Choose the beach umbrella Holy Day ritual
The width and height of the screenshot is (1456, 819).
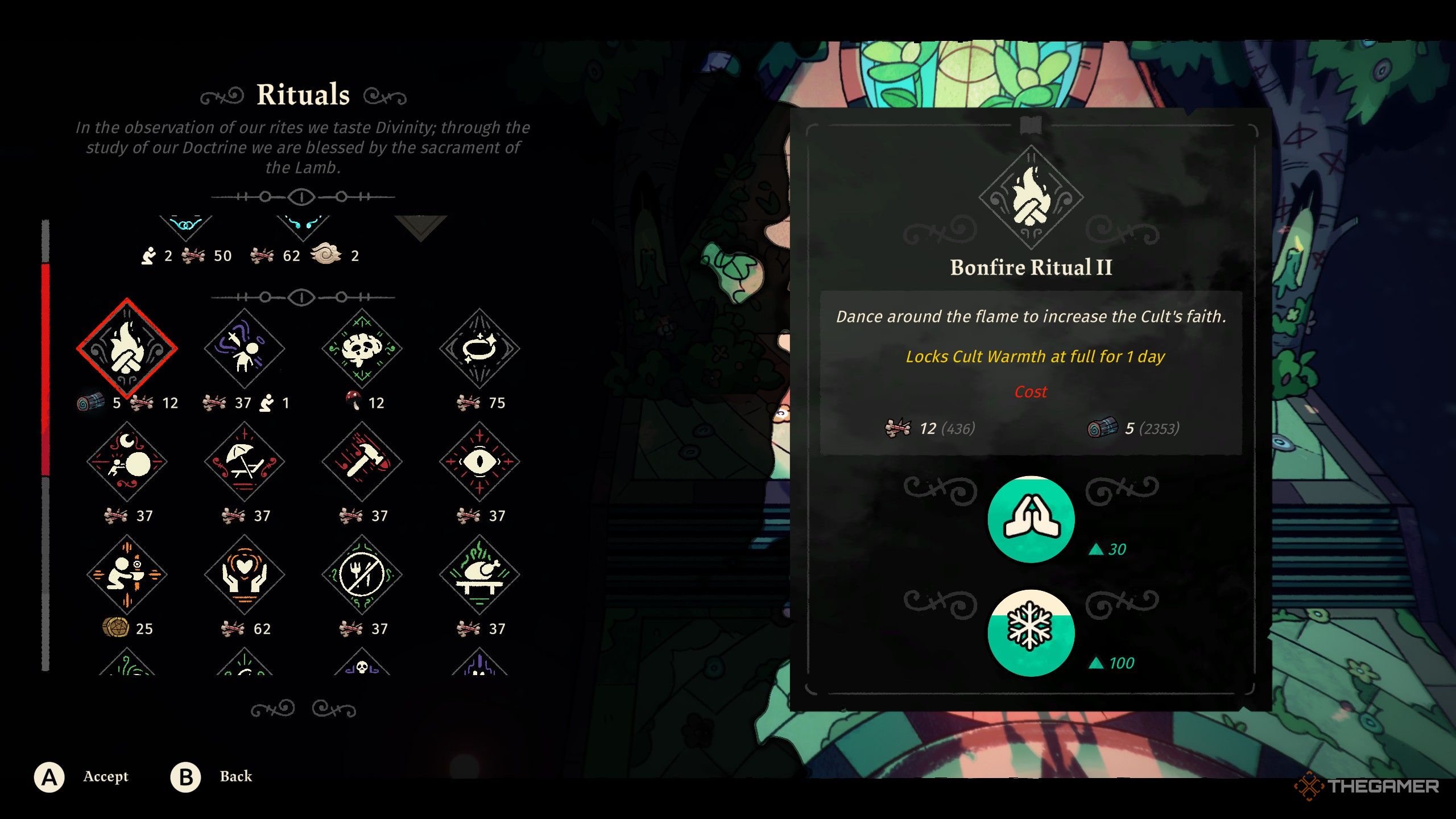coord(245,461)
